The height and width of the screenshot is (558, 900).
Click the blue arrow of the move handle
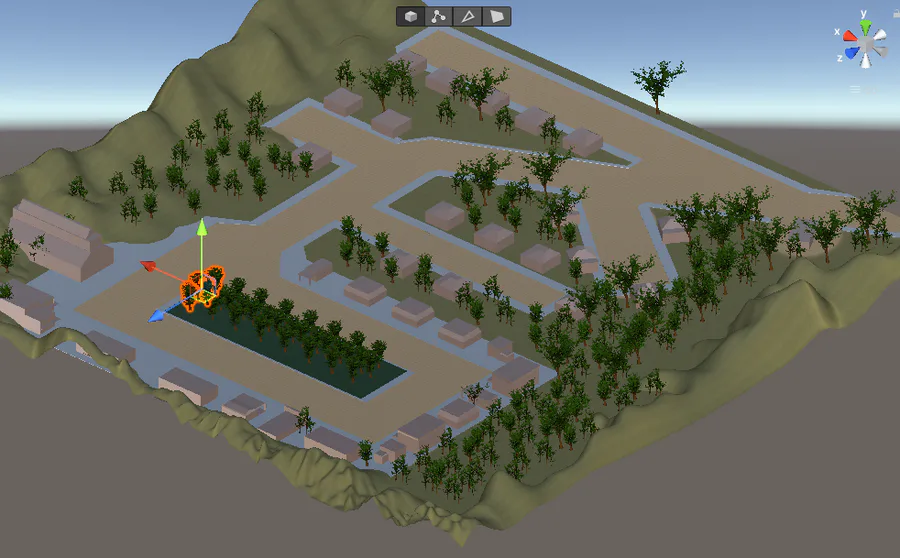click(156, 316)
